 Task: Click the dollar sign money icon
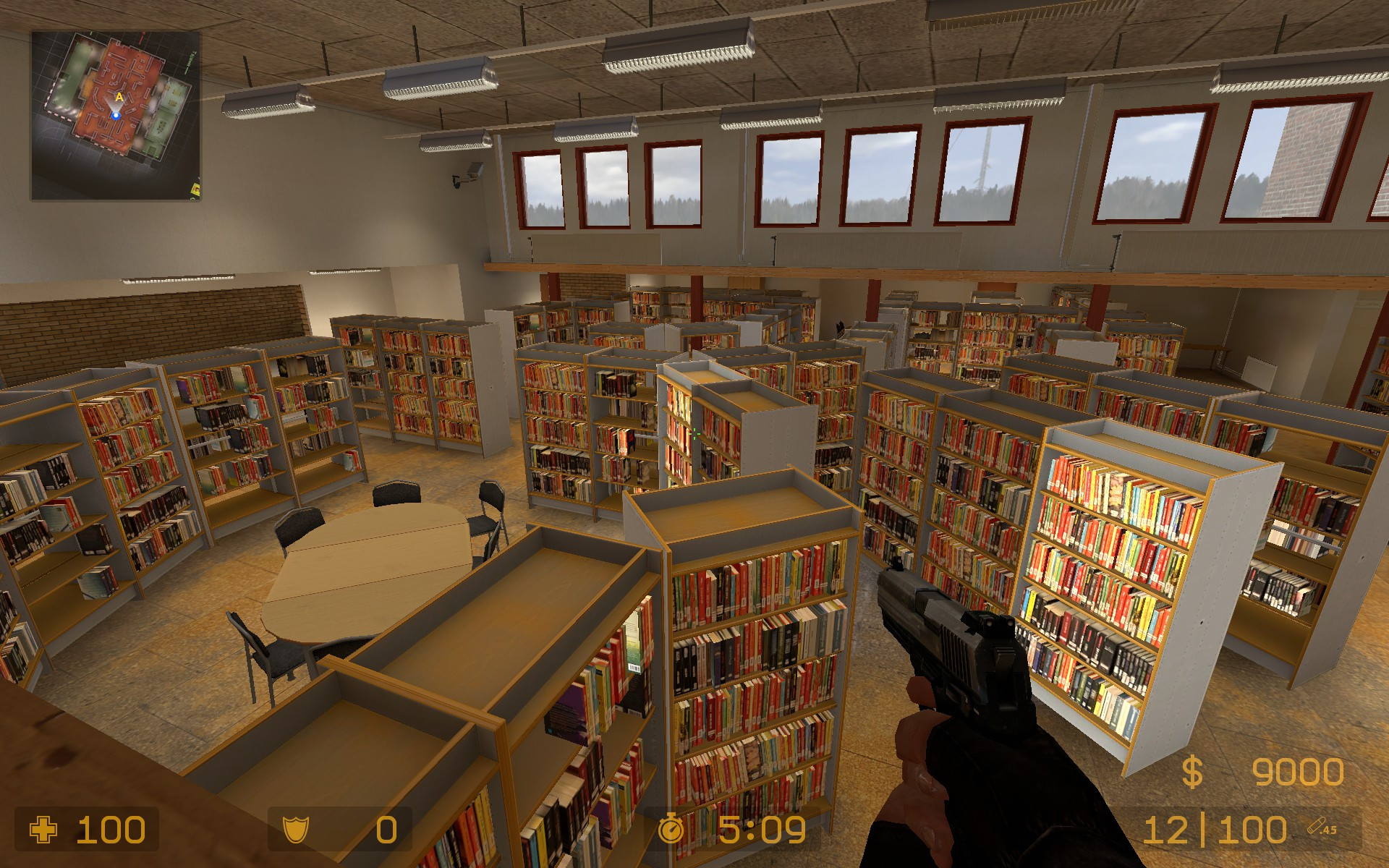tap(1192, 771)
